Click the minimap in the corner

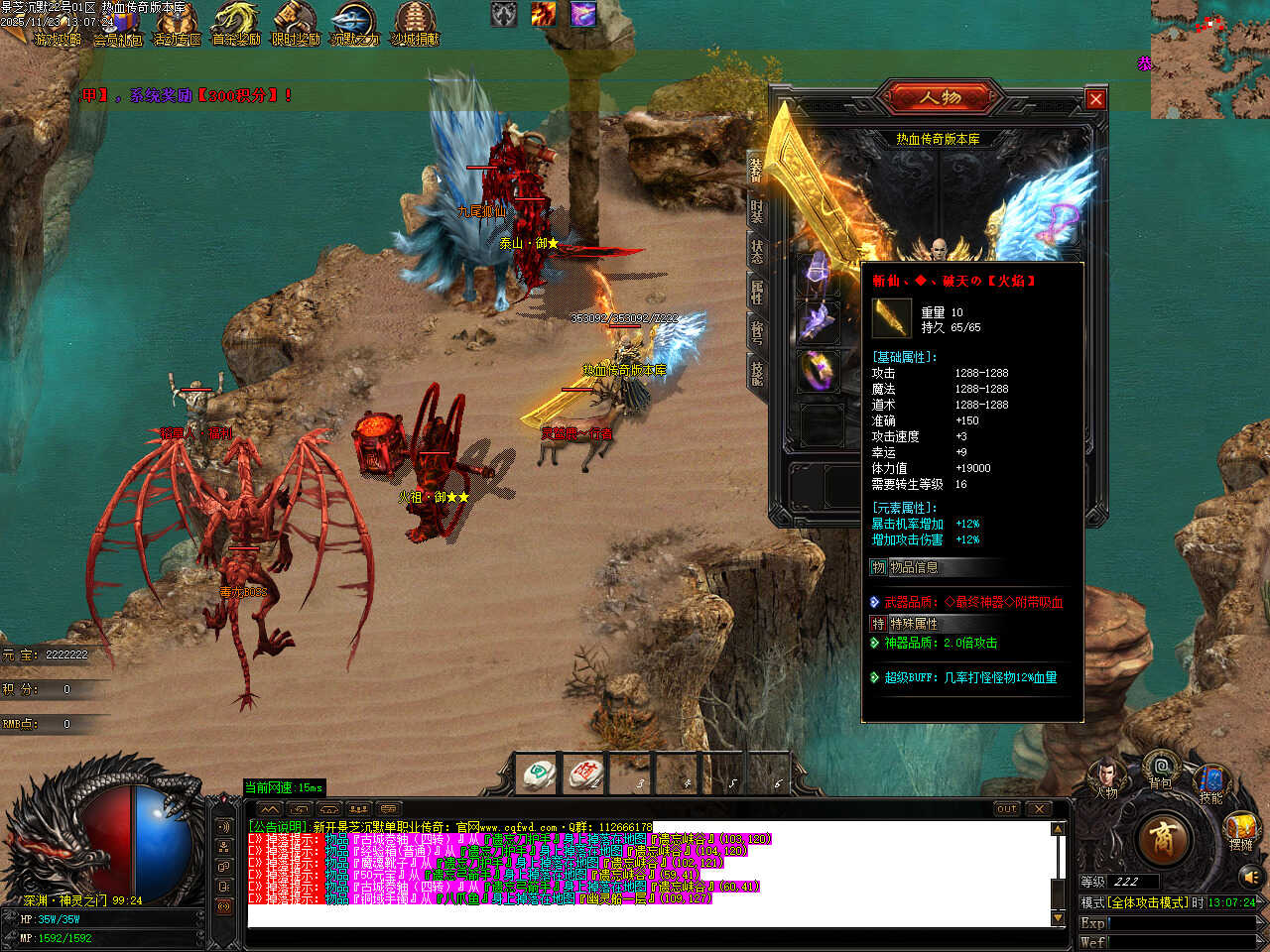coord(1209,59)
